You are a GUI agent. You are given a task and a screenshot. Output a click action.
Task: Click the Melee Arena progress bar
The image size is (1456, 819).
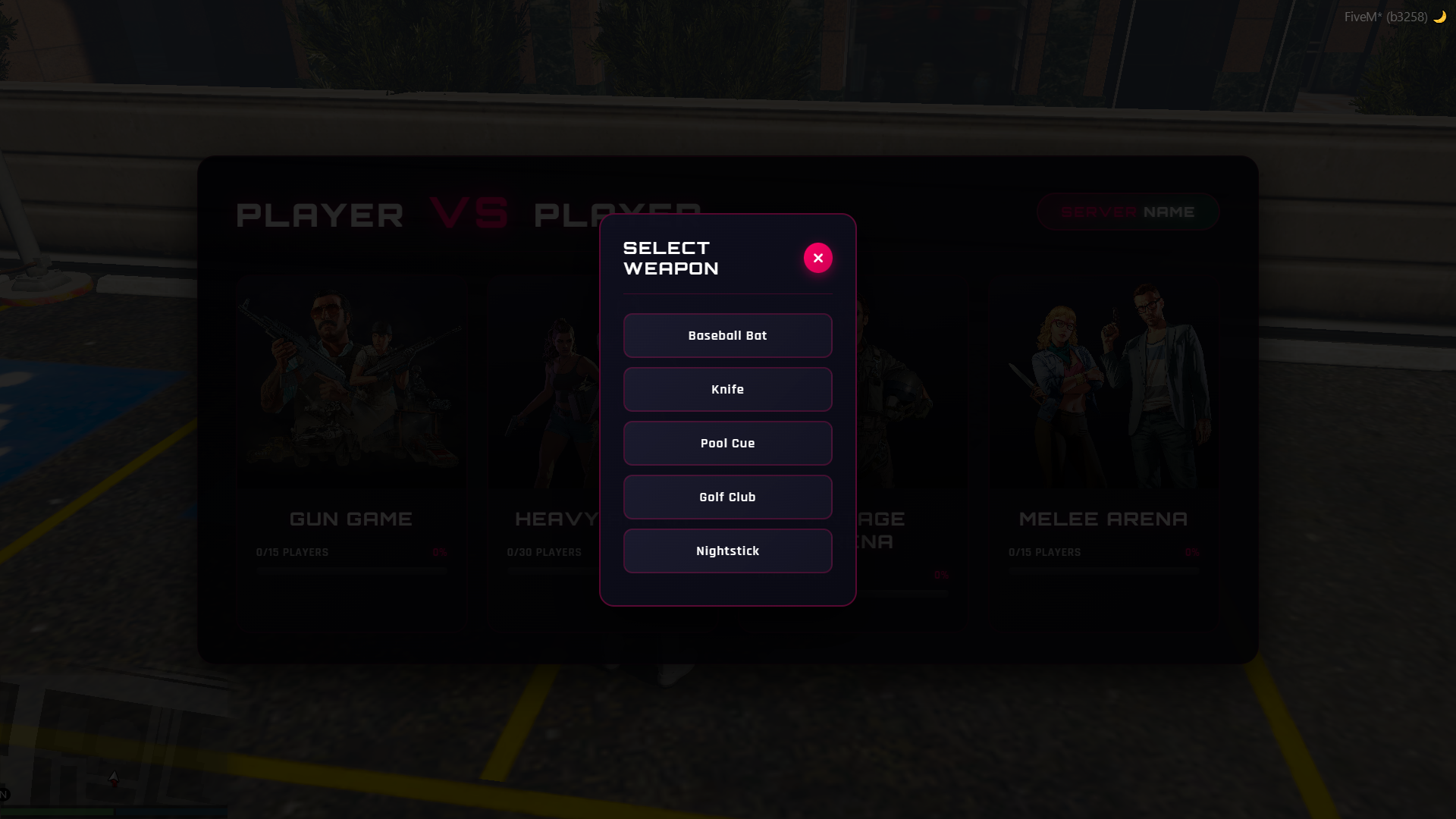[1103, 571]
